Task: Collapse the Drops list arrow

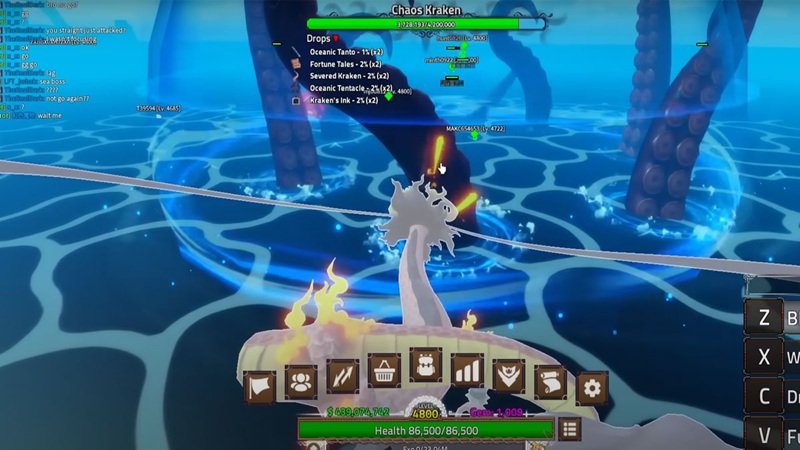Action: tap(336, 39)
